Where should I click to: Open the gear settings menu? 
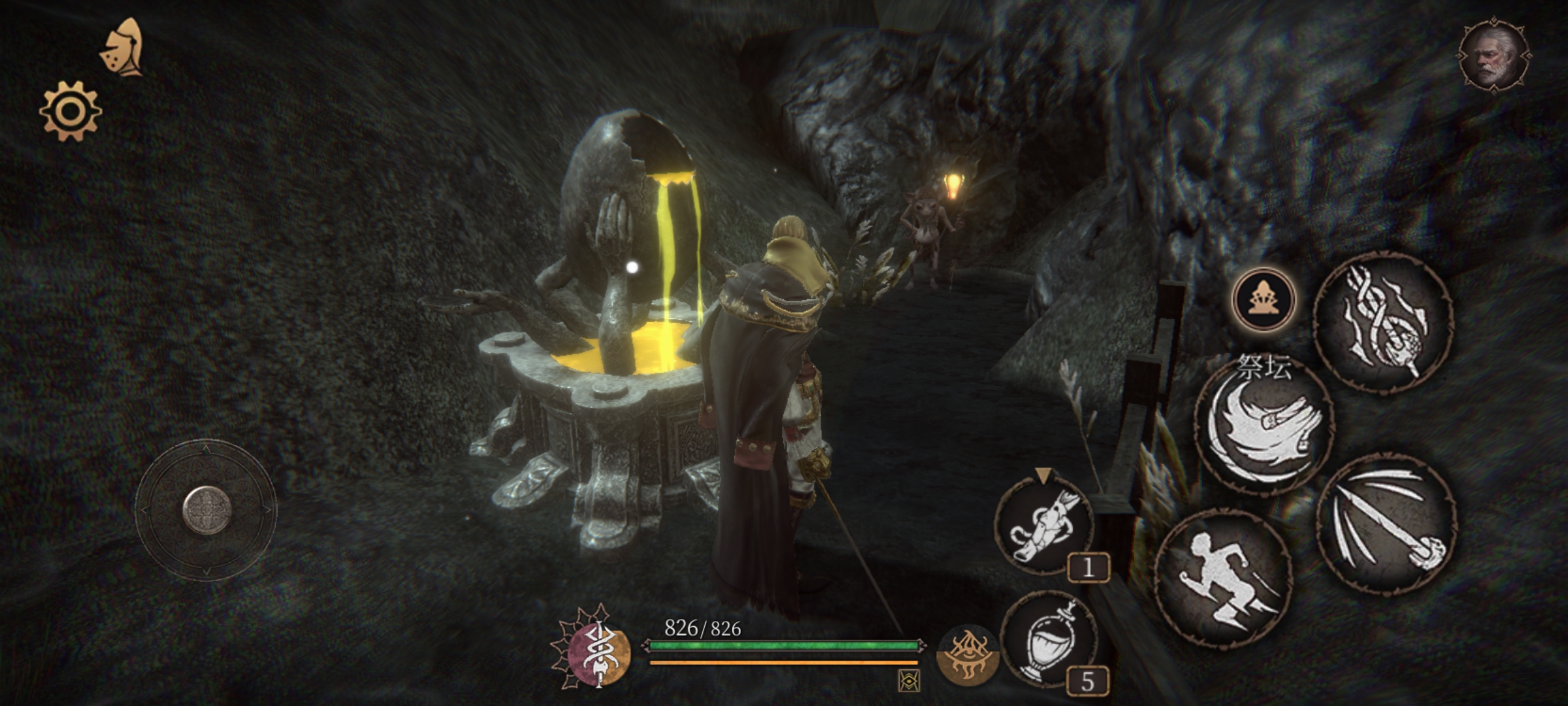tap(71, 111)
